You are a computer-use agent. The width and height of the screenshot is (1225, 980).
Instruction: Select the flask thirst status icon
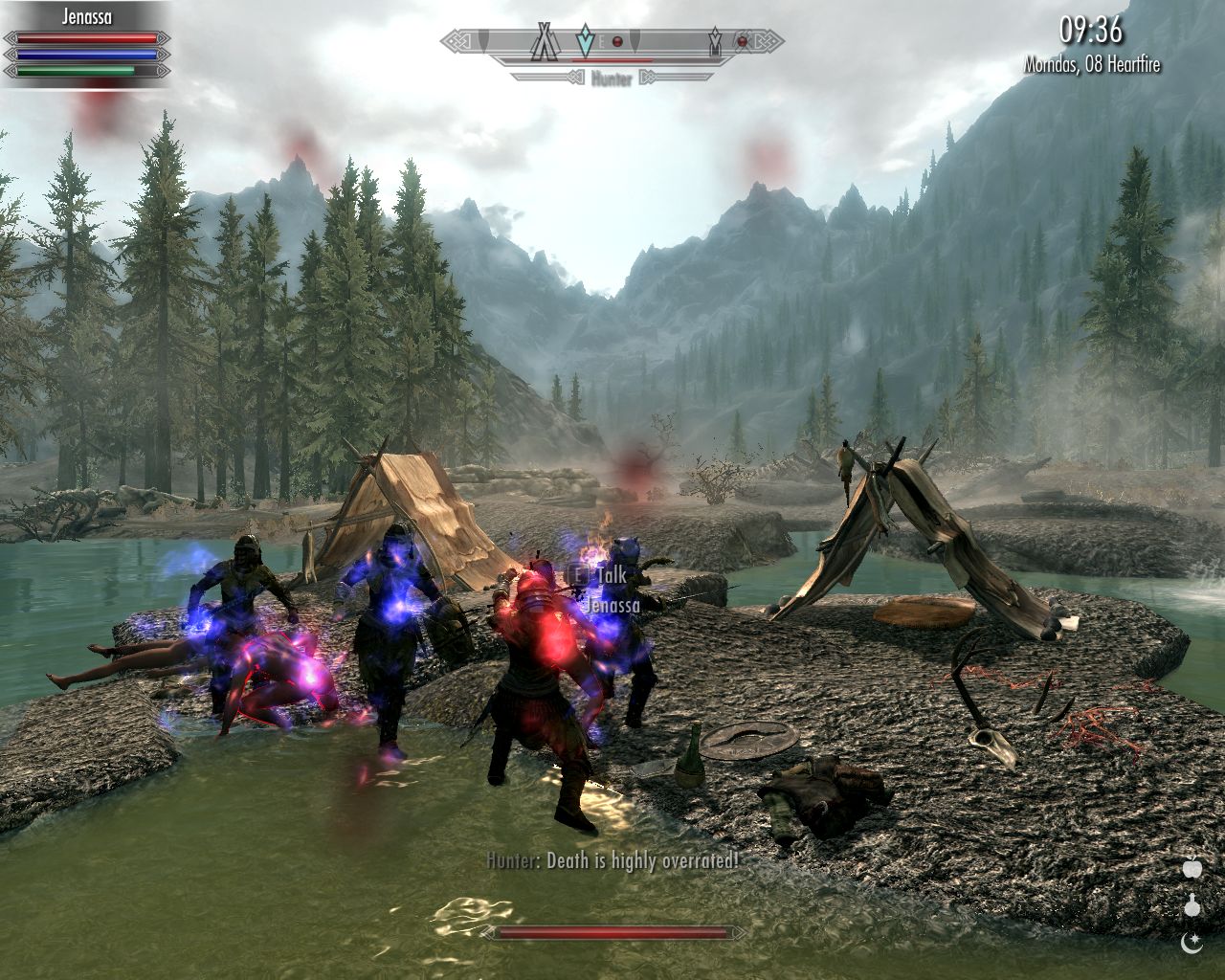(1192, 905)
